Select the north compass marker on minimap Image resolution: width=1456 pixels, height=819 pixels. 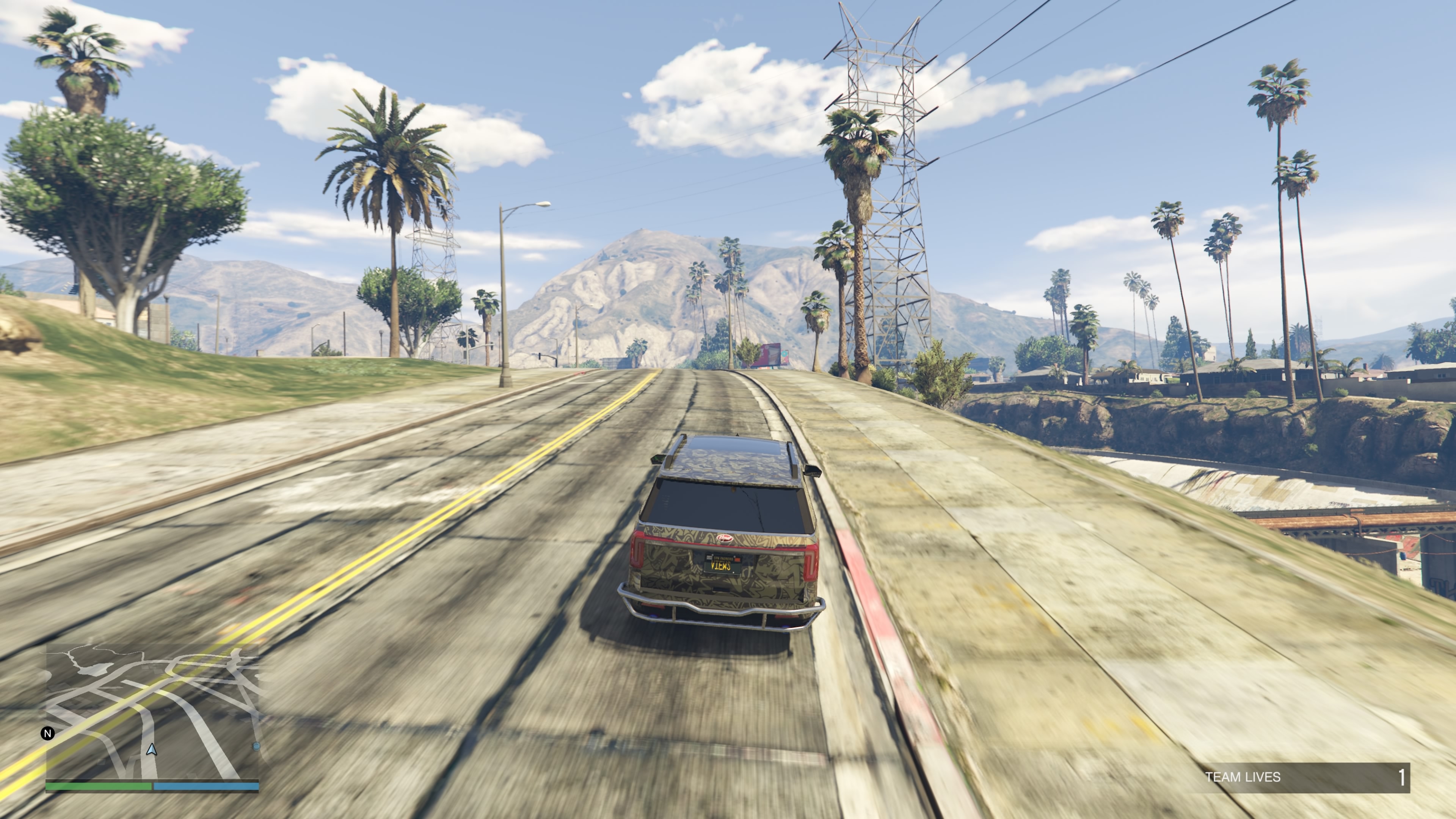[x=48, y=733]
